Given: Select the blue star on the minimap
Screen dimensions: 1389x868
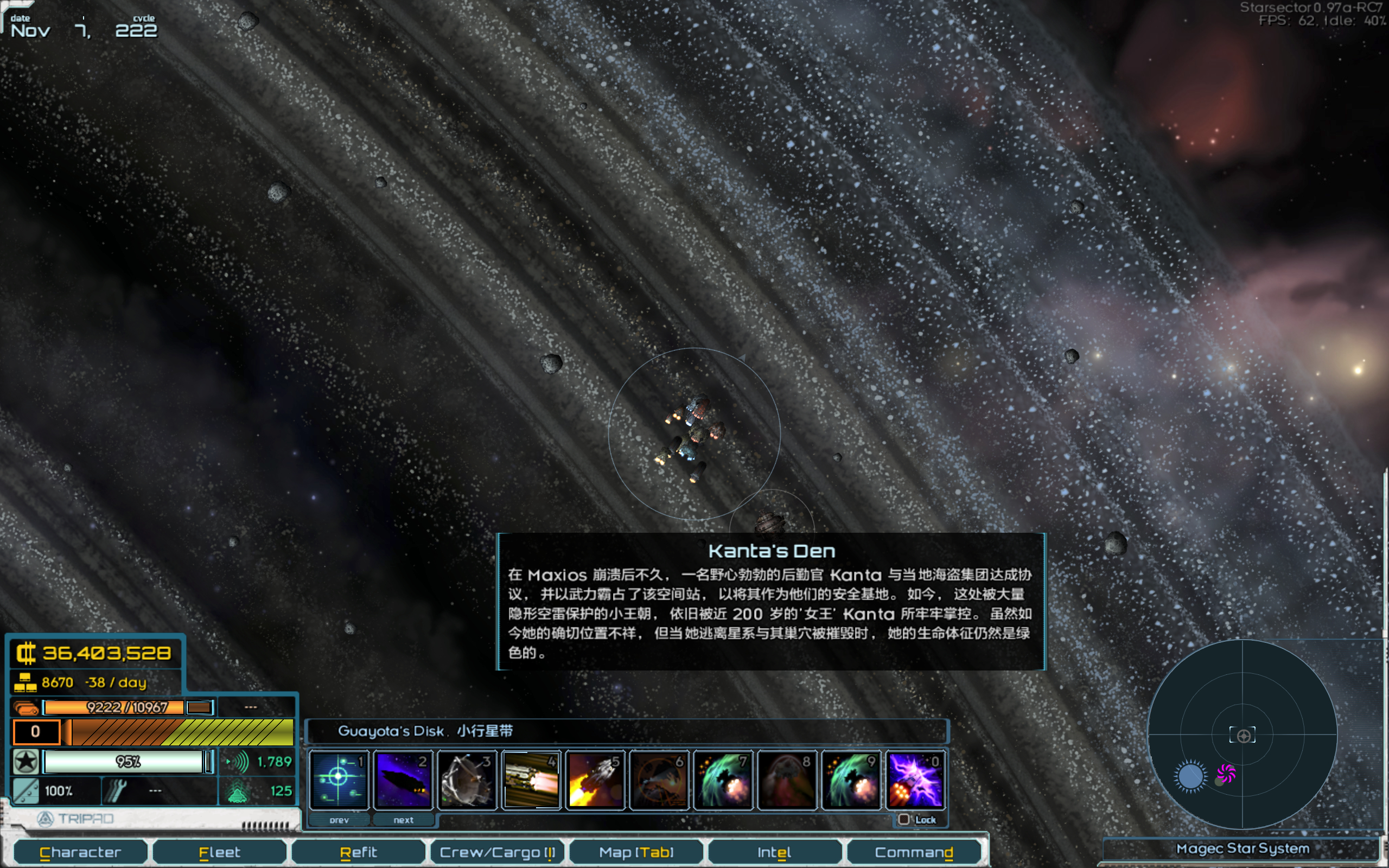Looking at the screenshot, I should [x=1190, y=777].
